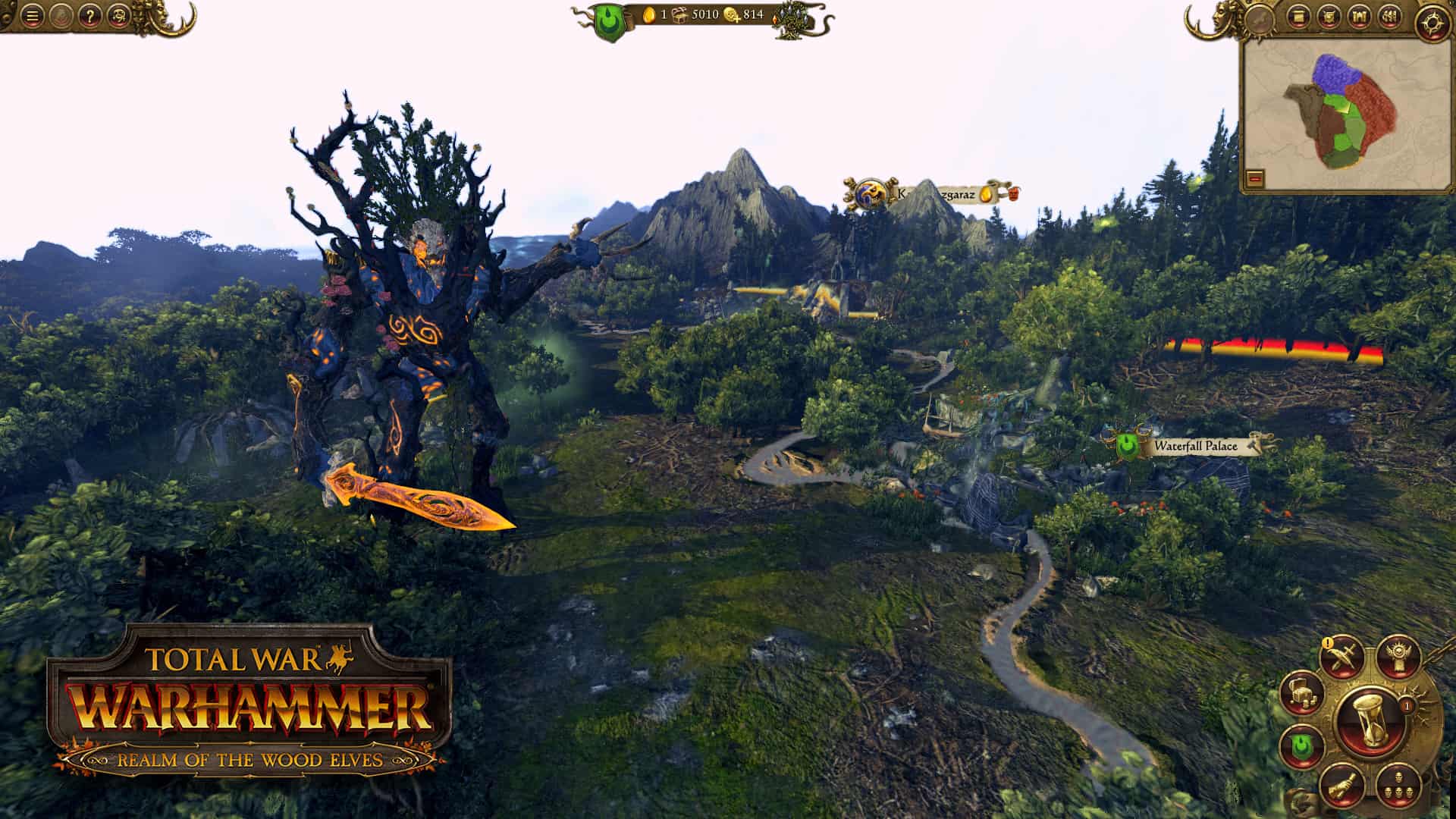Click the scroll icon in top-right toolbar

click(1298, 16)
